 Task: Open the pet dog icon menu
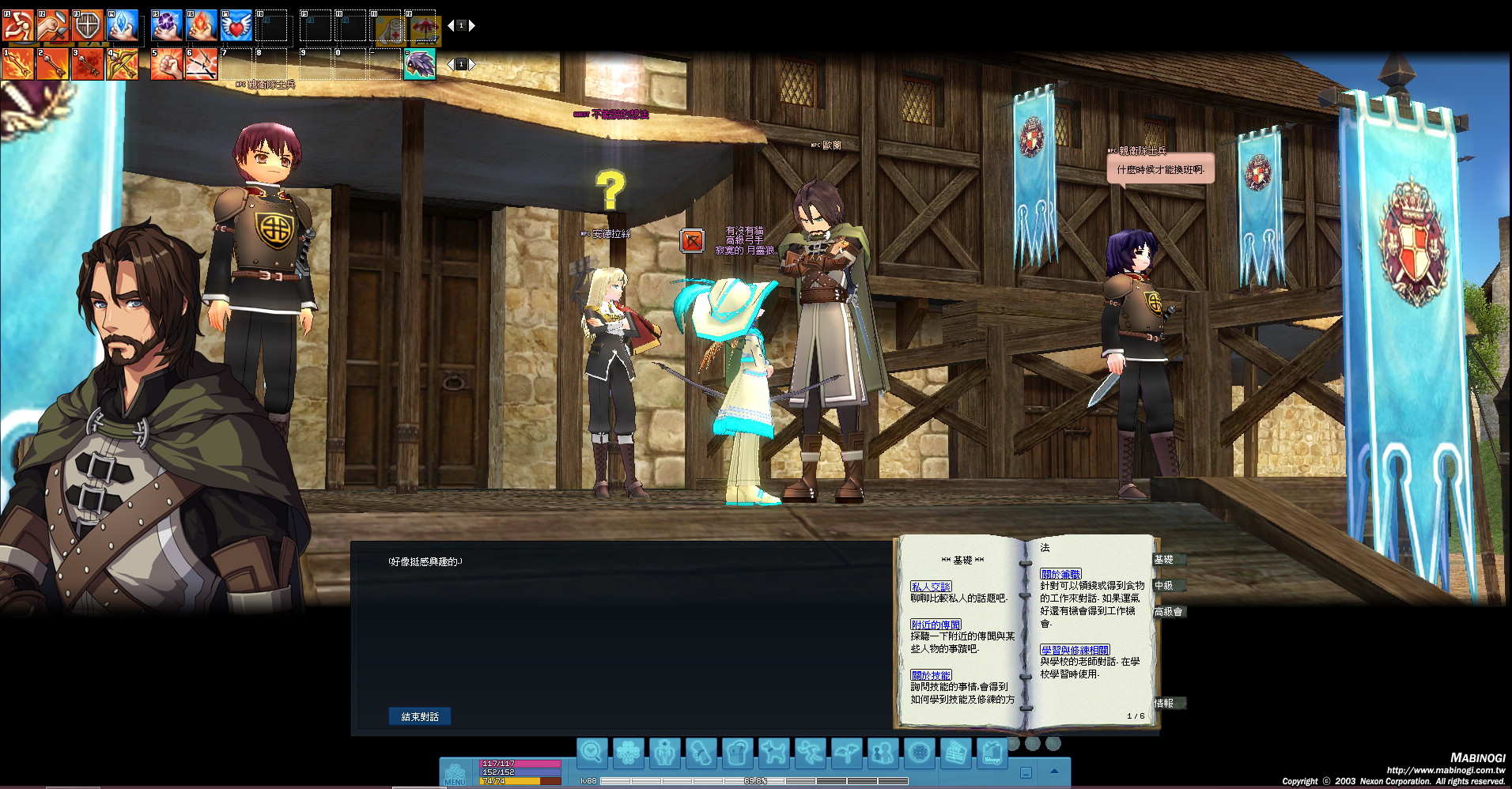pos(773,753)
